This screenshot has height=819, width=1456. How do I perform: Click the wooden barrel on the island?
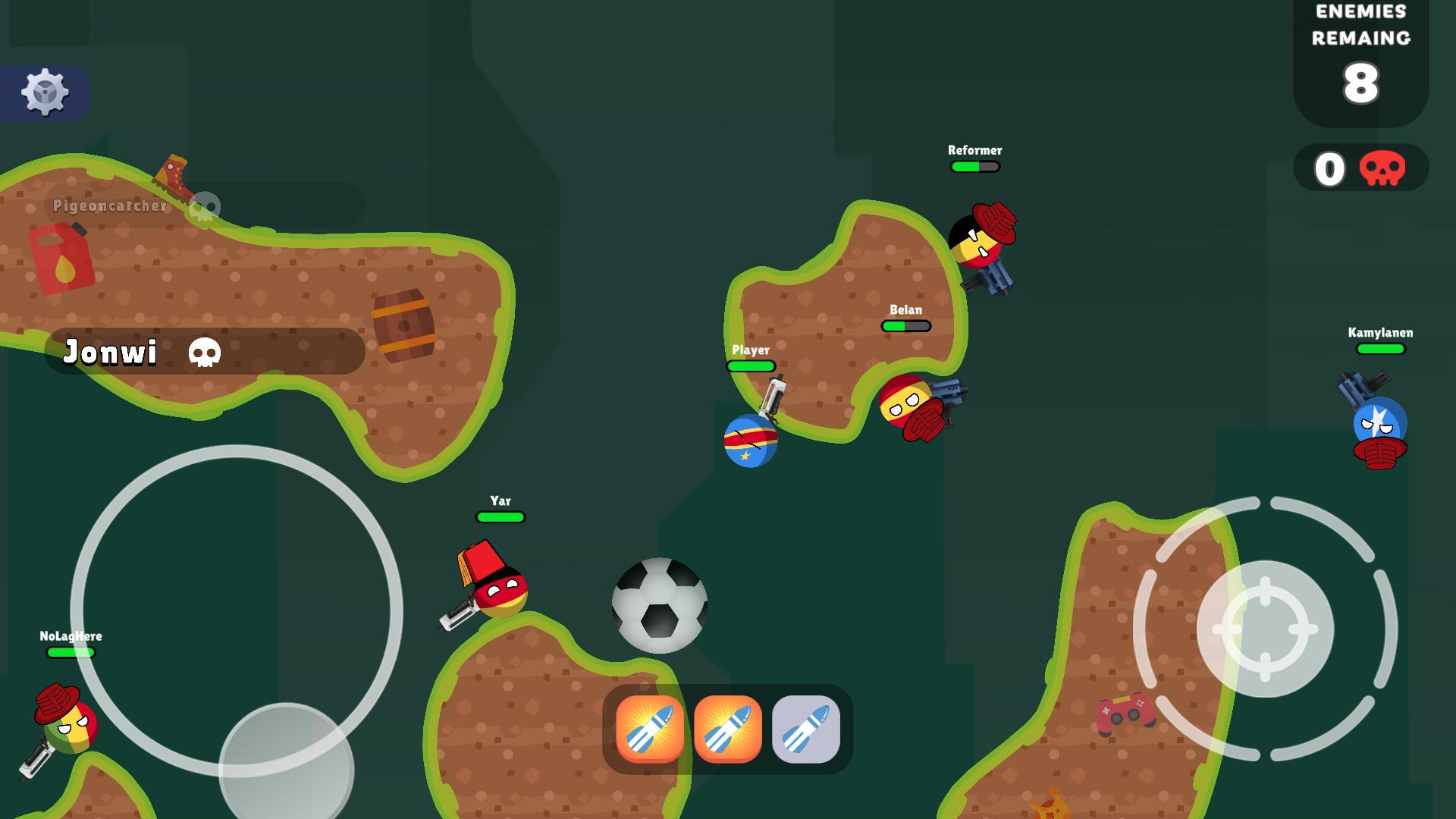pyautogui.click(x=404, y=325)
